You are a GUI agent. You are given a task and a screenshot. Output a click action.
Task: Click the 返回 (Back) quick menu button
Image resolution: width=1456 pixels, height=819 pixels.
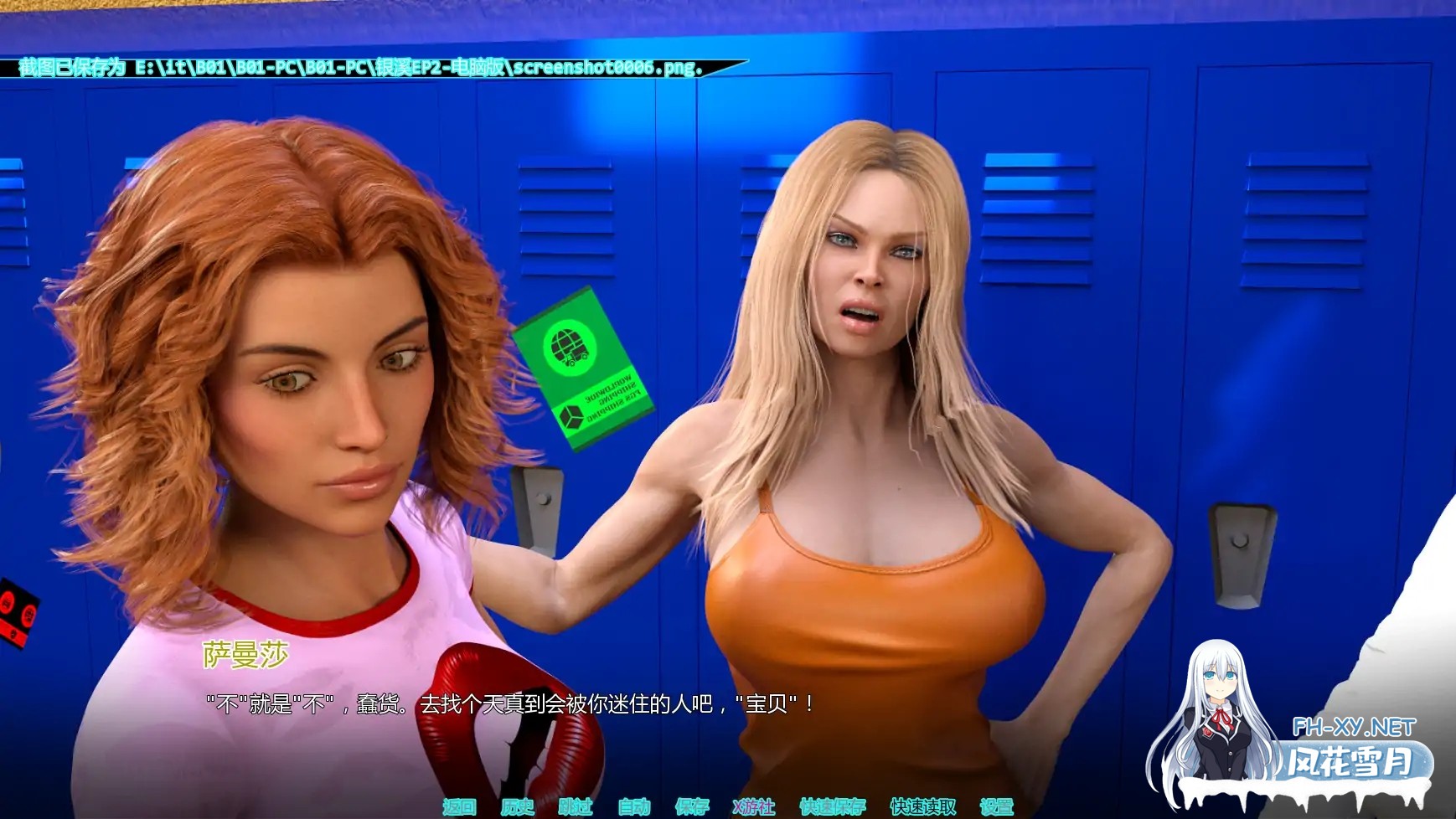click(x=459, y=806)
